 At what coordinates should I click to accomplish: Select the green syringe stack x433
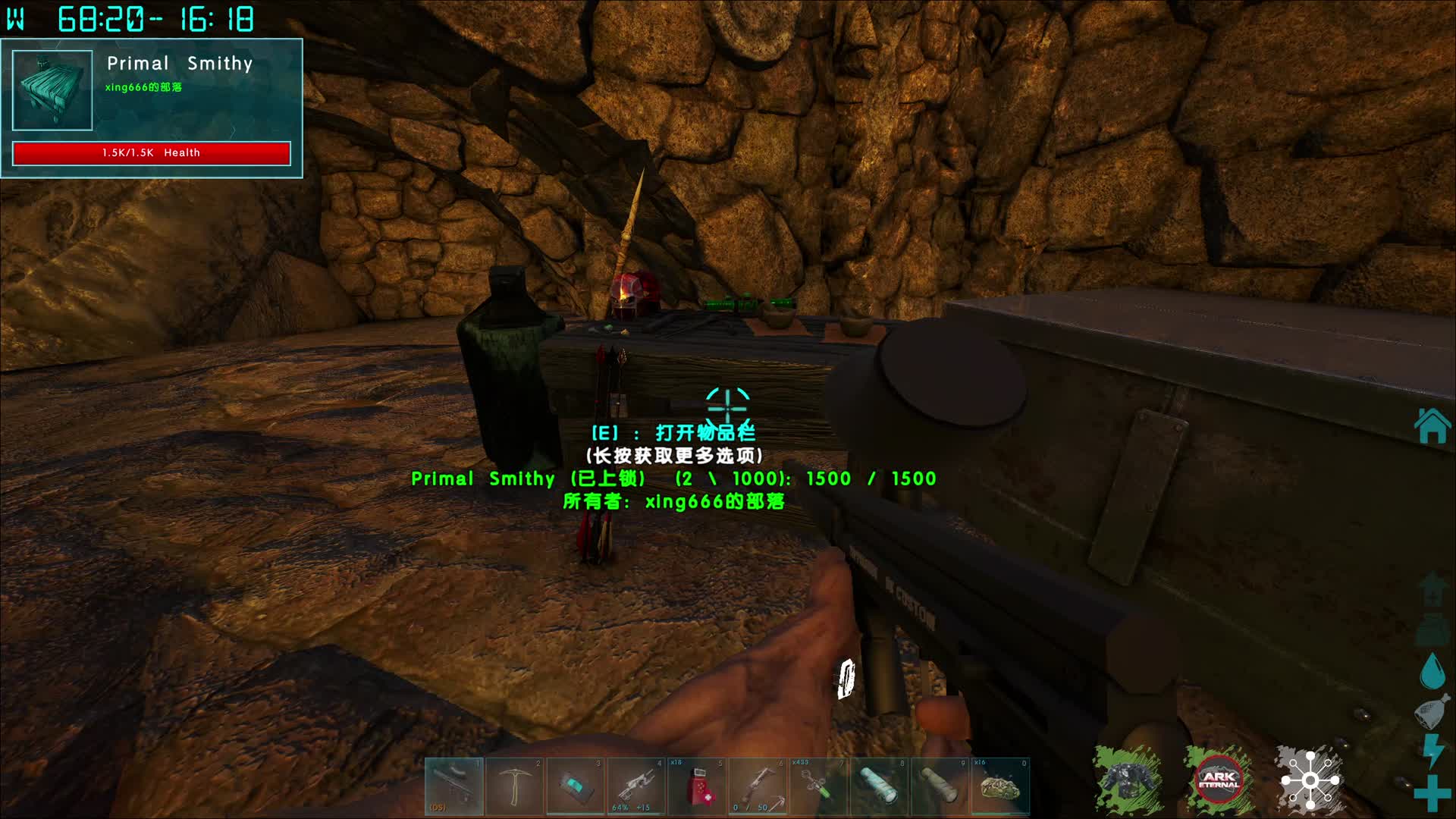(818, 786)
